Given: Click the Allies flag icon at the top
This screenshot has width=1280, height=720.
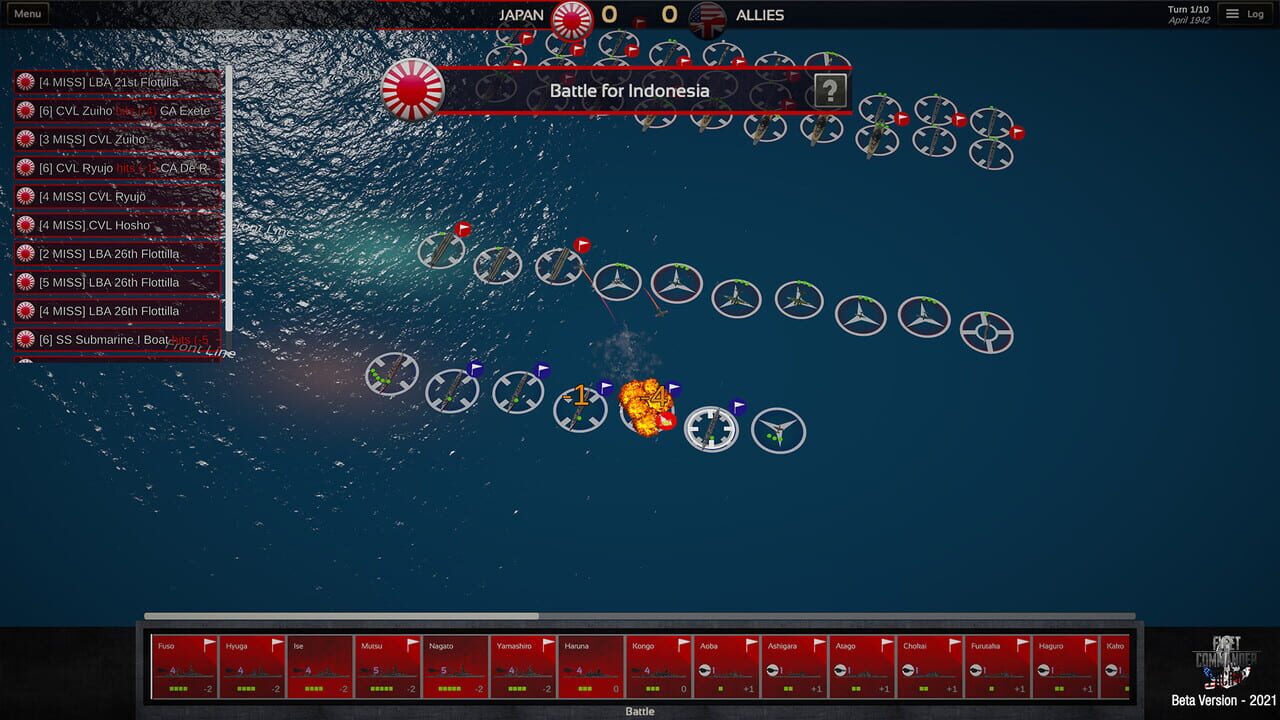Looking at the screenshot, I should 709,16.
